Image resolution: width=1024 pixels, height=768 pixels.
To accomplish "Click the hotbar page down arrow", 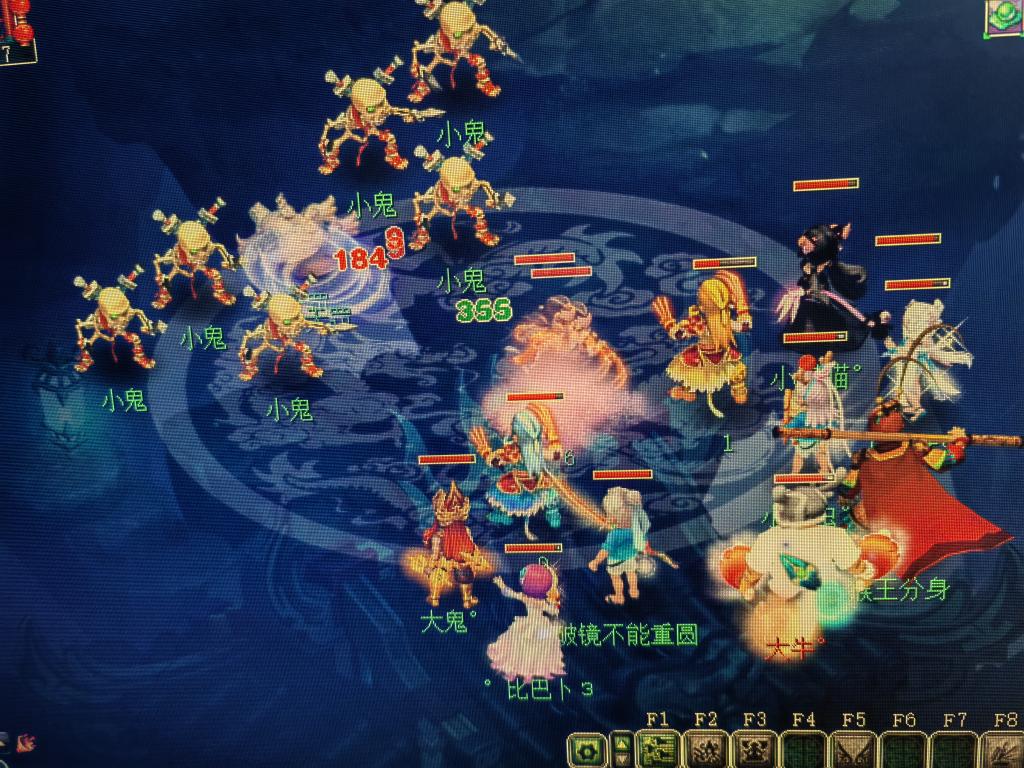I will click(x=622, y=757).
